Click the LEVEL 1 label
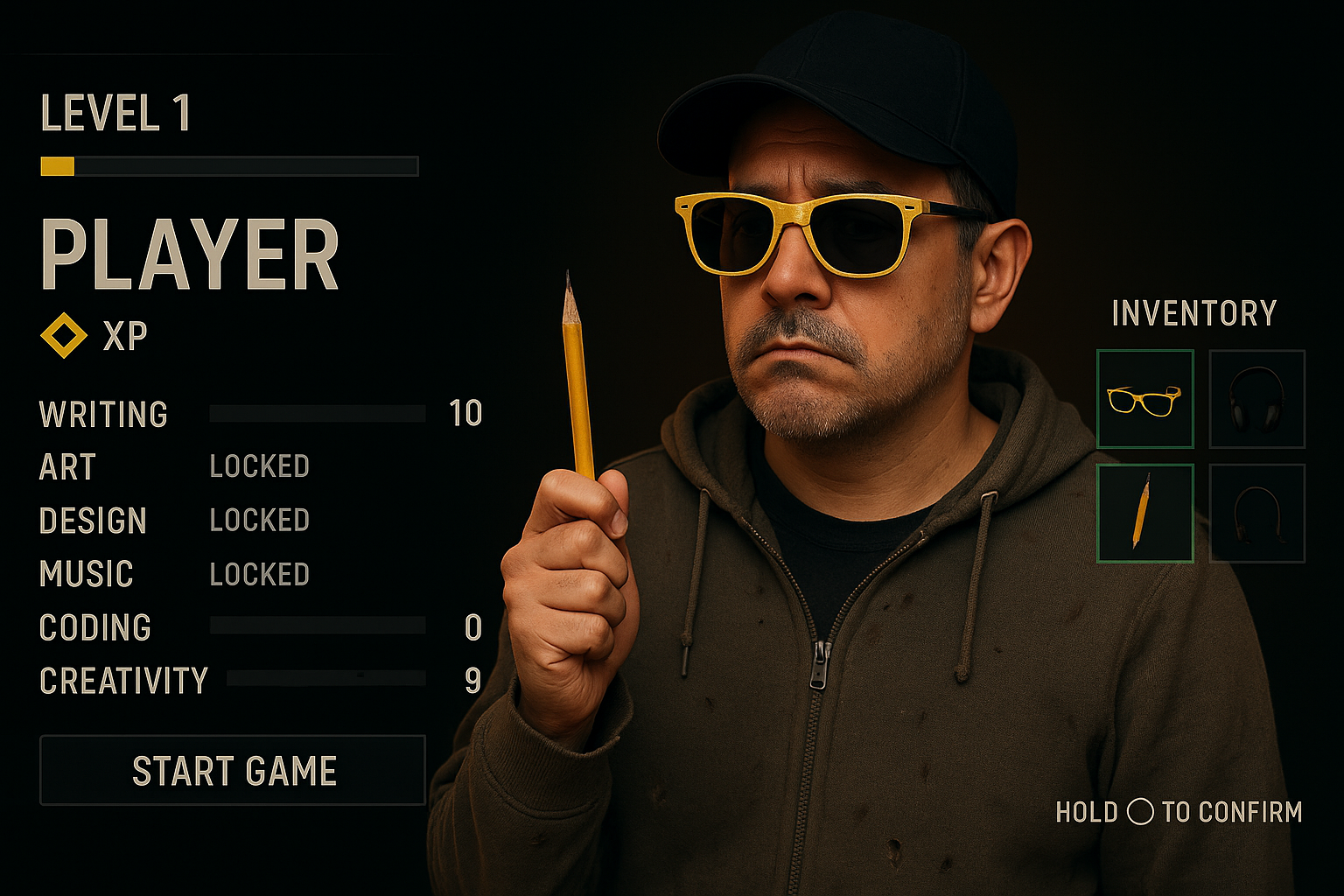Screen dimensions: 1344x896 (x=118, y=112)
